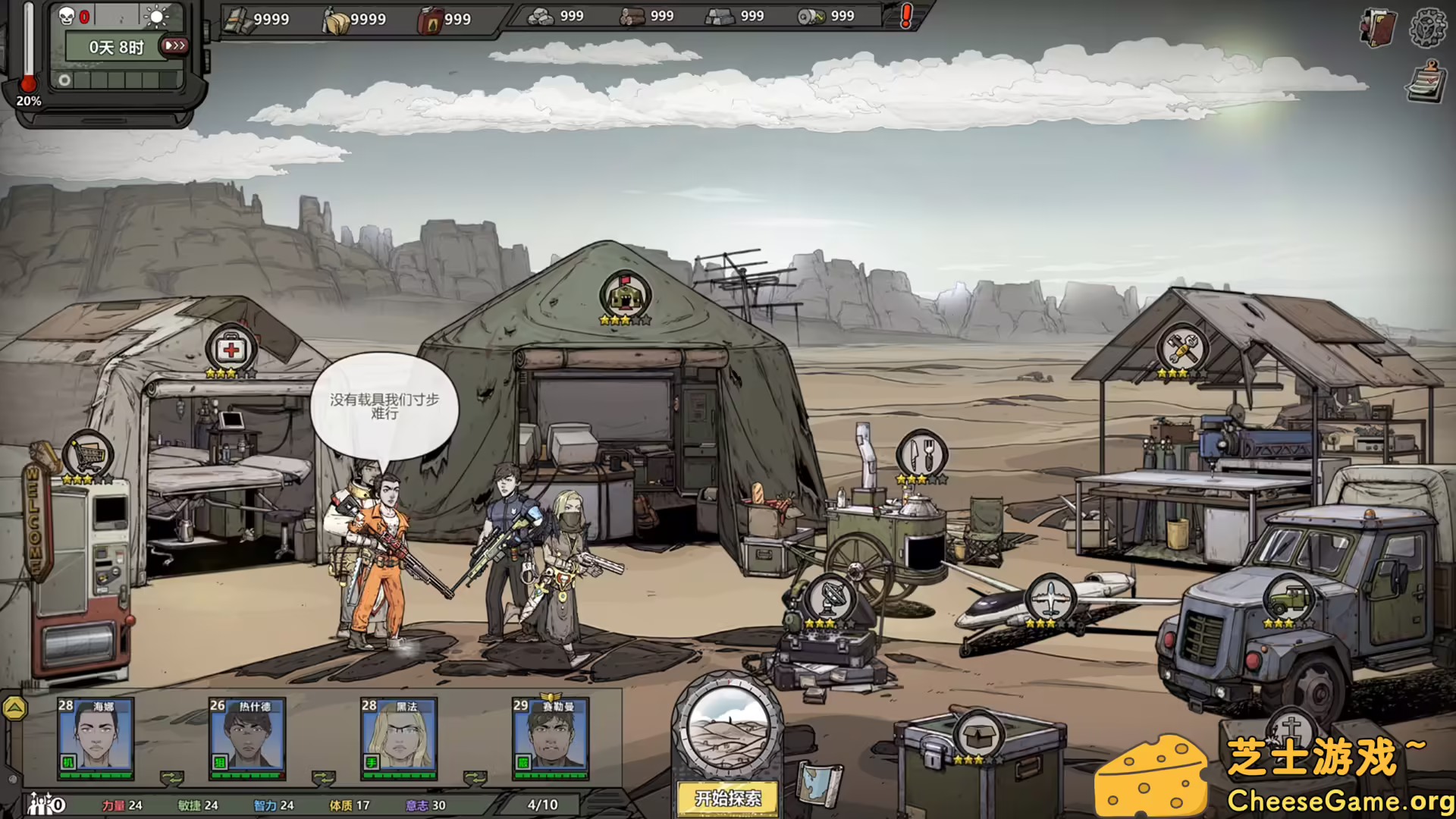
Task: Open the kitchen fork and knife icon
Action: pyautogui.click(x=922, y=454)
